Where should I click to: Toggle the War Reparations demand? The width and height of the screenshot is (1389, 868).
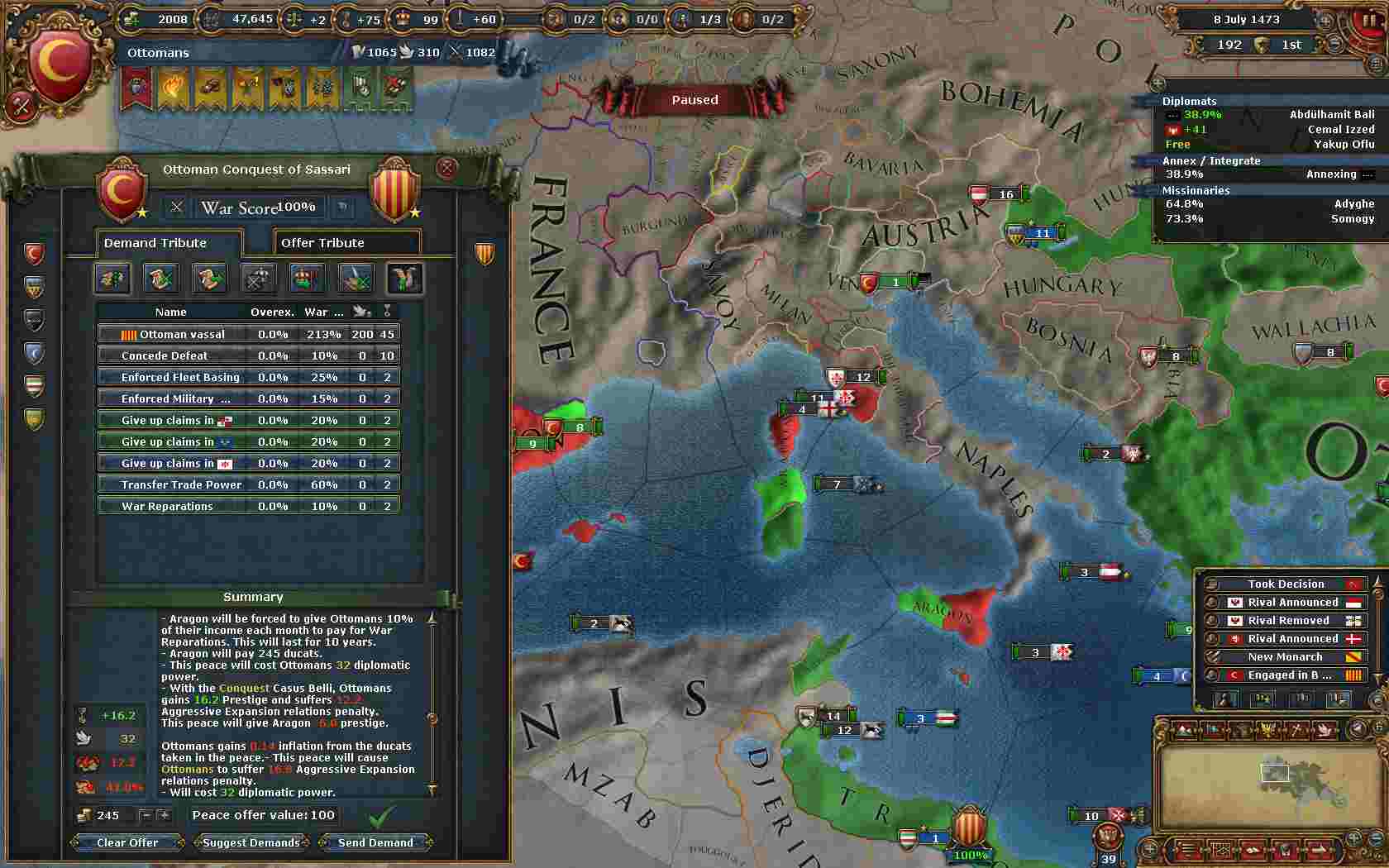point(248,506)
